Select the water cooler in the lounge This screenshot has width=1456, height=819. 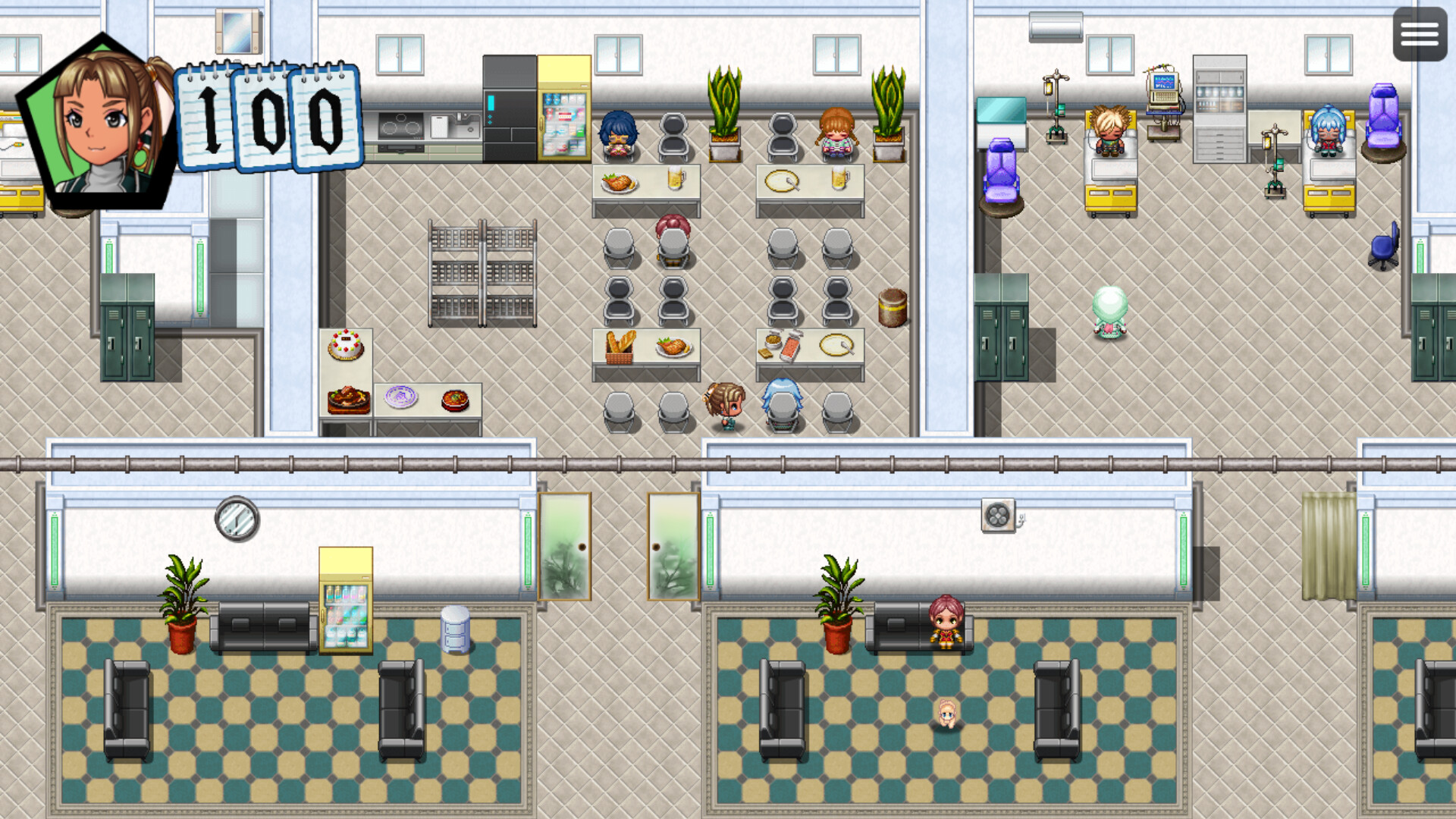455,629
